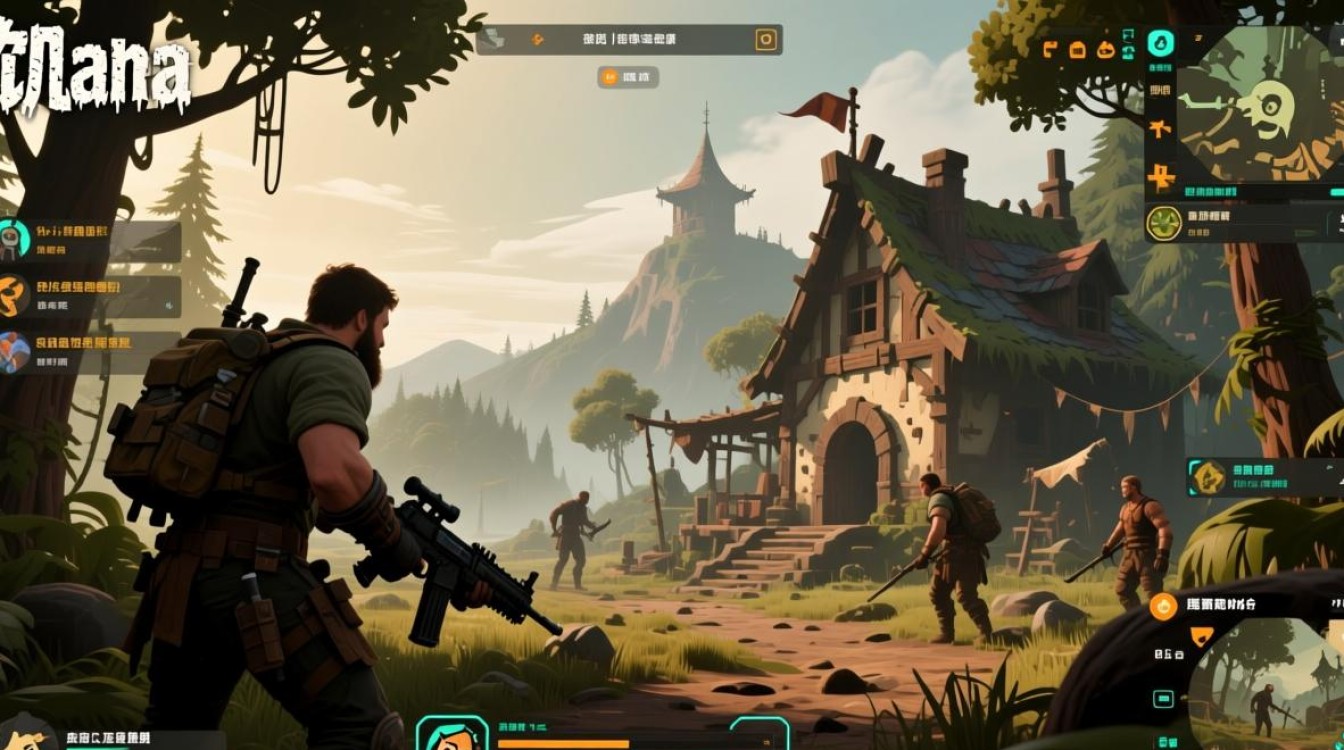Click the small teal rectangle icon beside the preview
This screenshot has width=1344, height=750.
click(1163, 698)
